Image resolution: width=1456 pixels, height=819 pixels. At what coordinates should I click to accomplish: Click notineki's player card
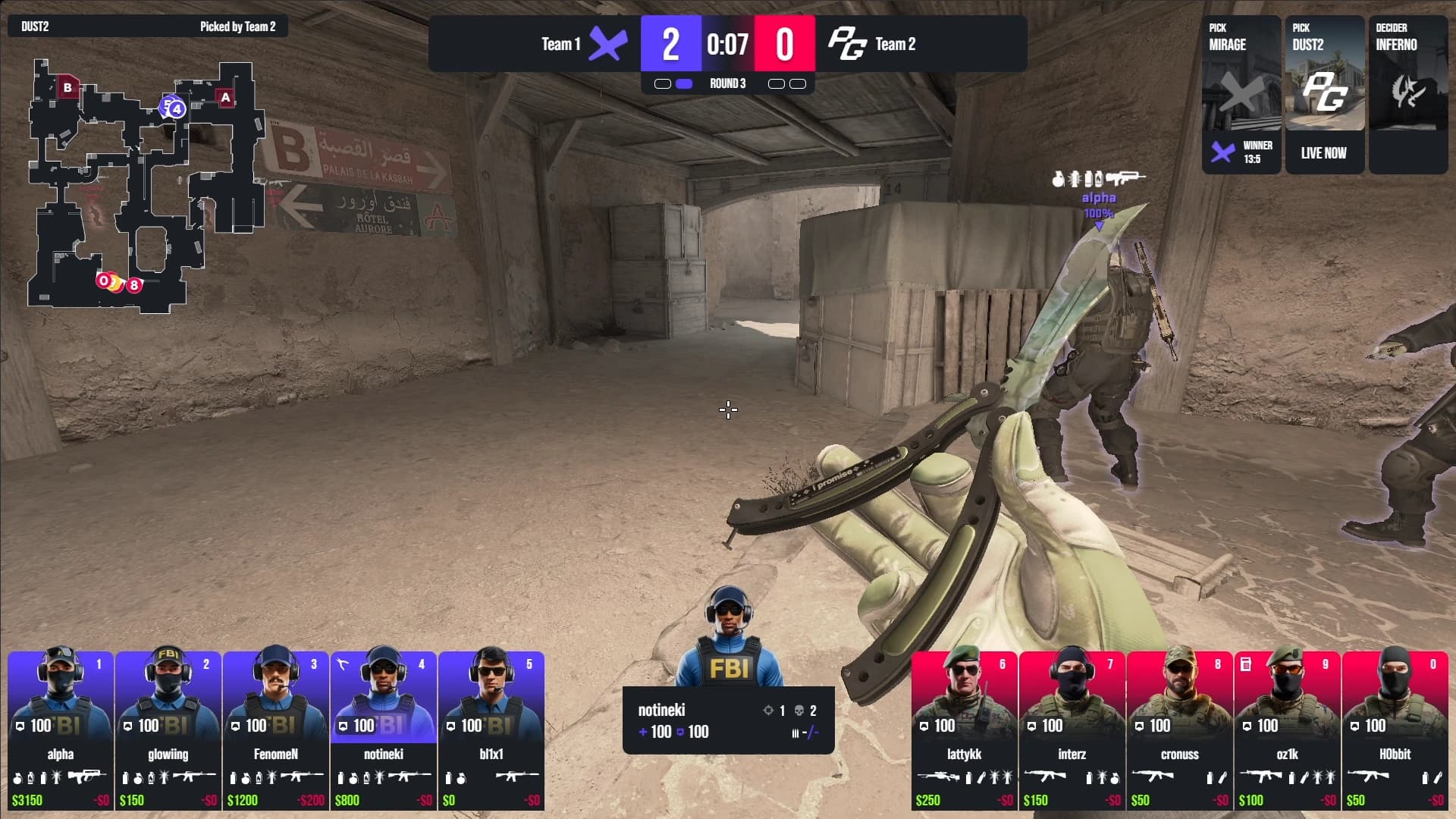[384, 730]
